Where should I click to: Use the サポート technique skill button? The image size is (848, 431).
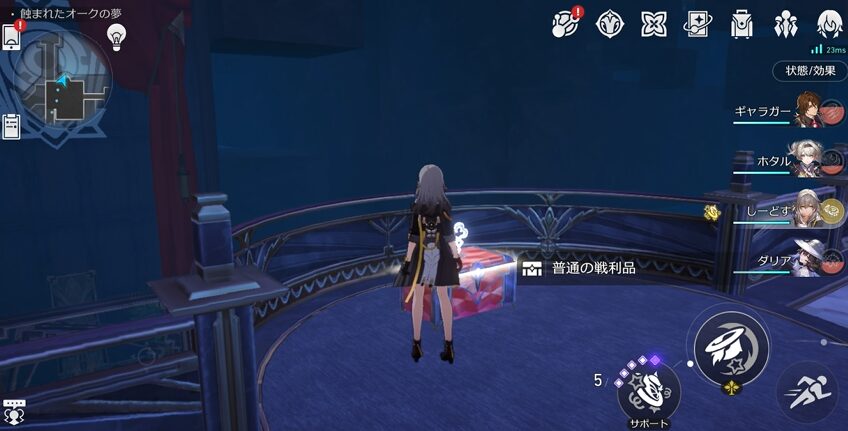click(648, 388)
